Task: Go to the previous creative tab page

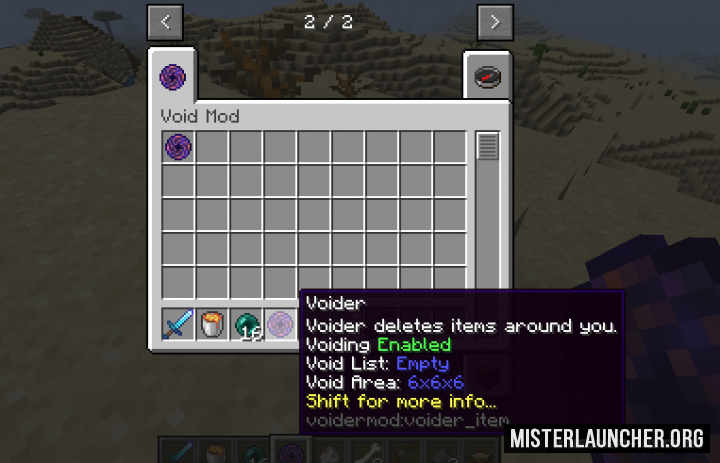Action: [166, 21]
